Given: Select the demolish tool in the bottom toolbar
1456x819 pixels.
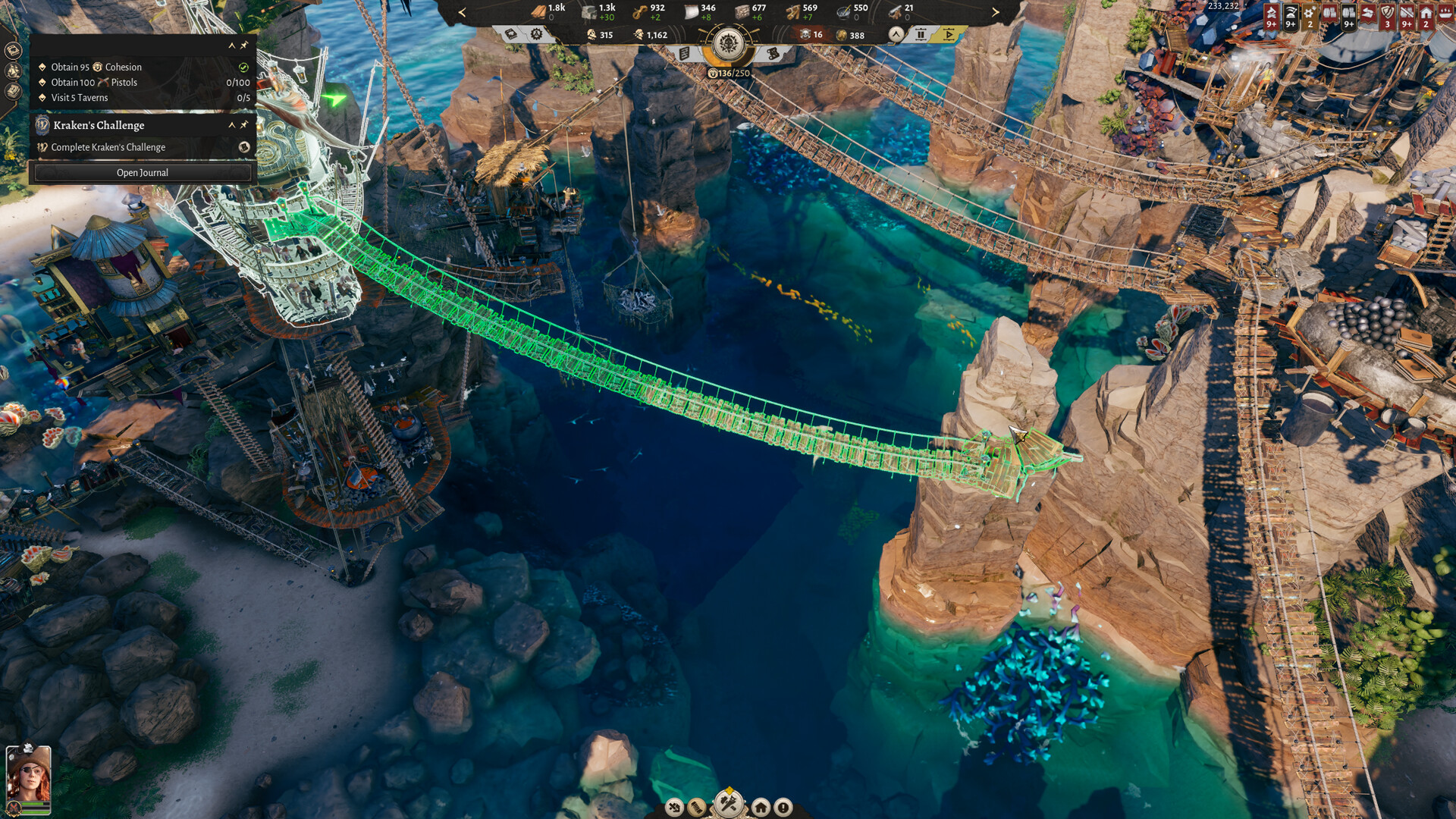Looking at the screenshot, I should point(674,806).
